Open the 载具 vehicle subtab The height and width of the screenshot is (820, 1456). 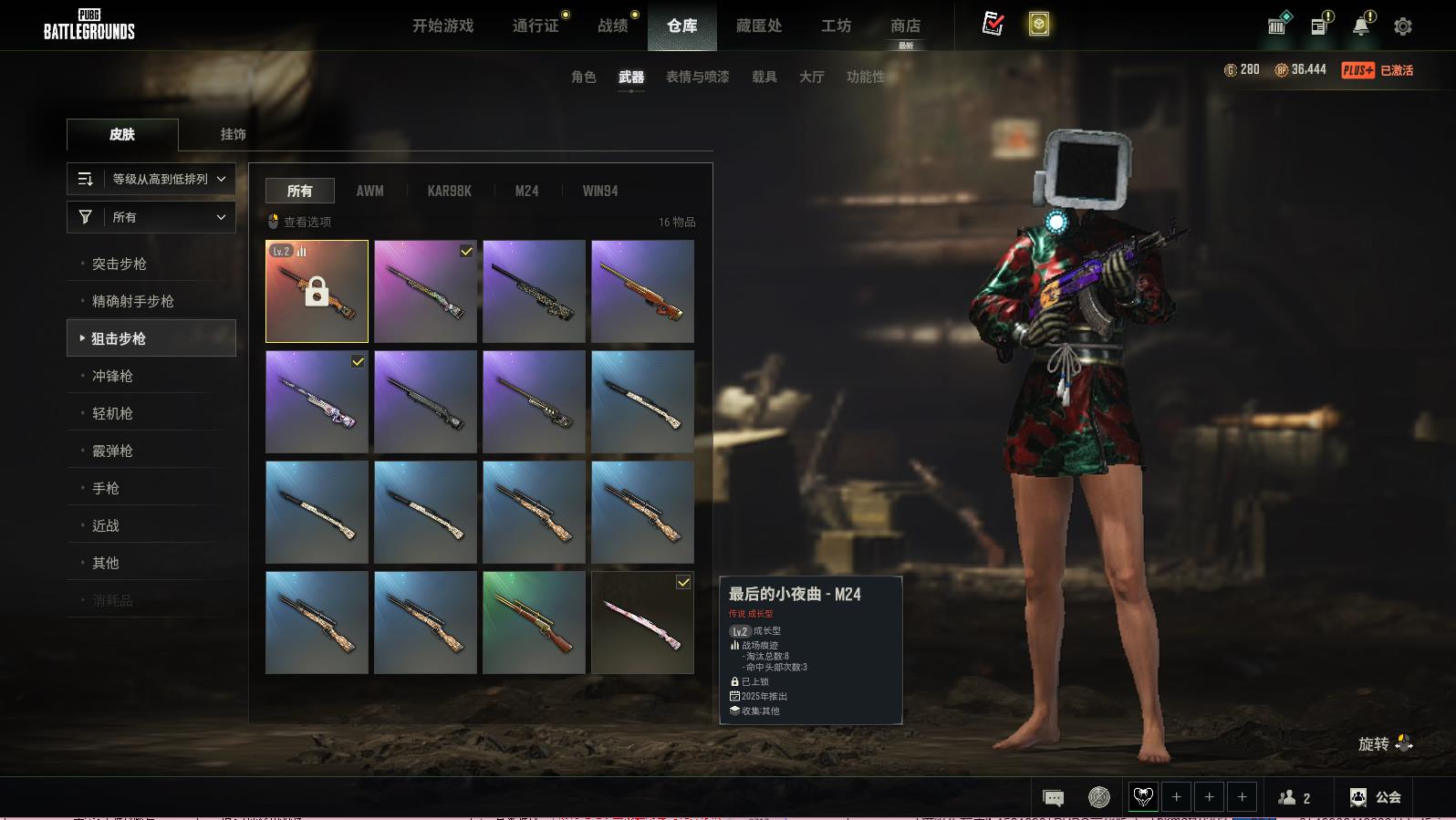click(x=764, y=77)
